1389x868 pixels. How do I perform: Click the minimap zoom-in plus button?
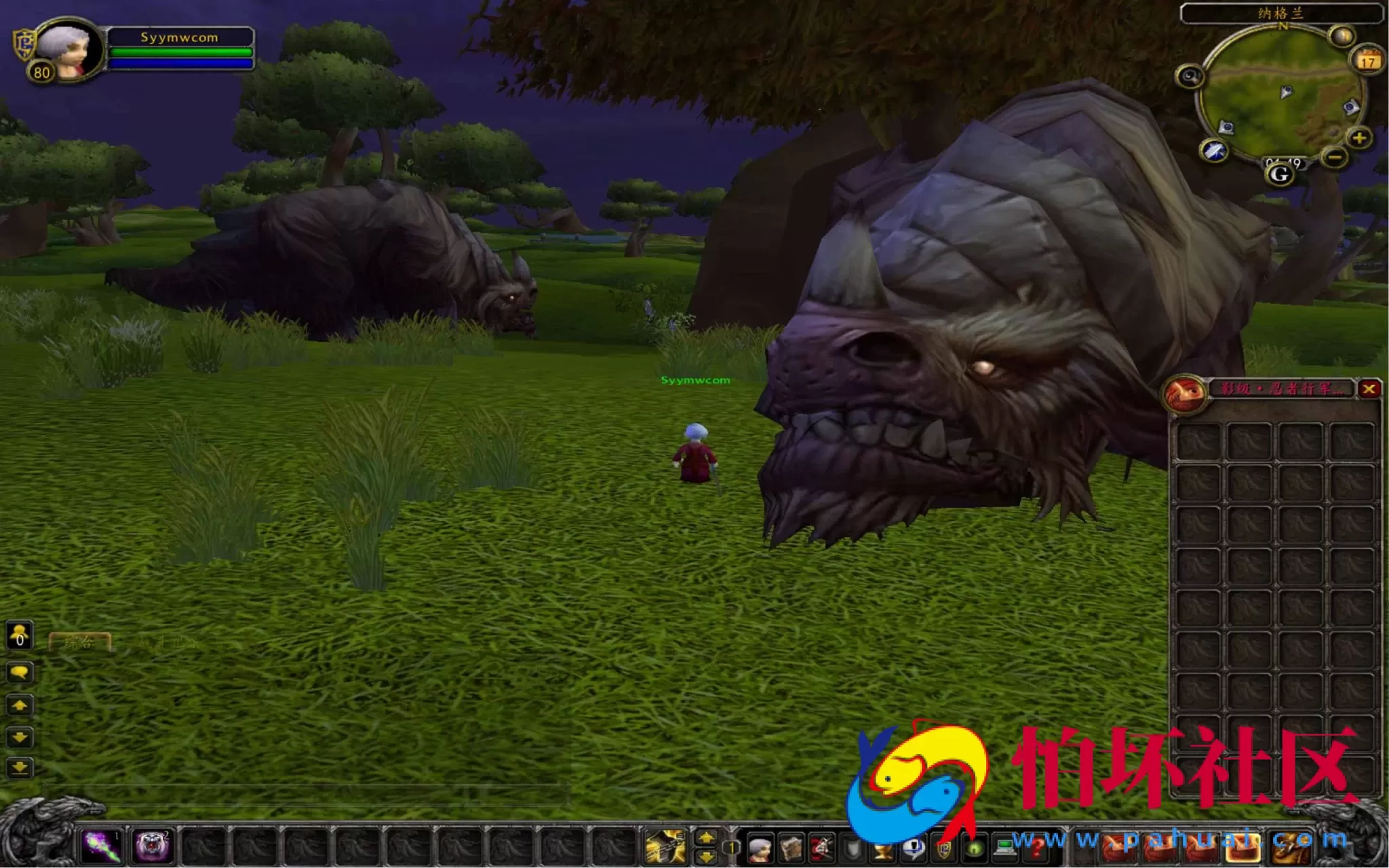coord(1358,138)
